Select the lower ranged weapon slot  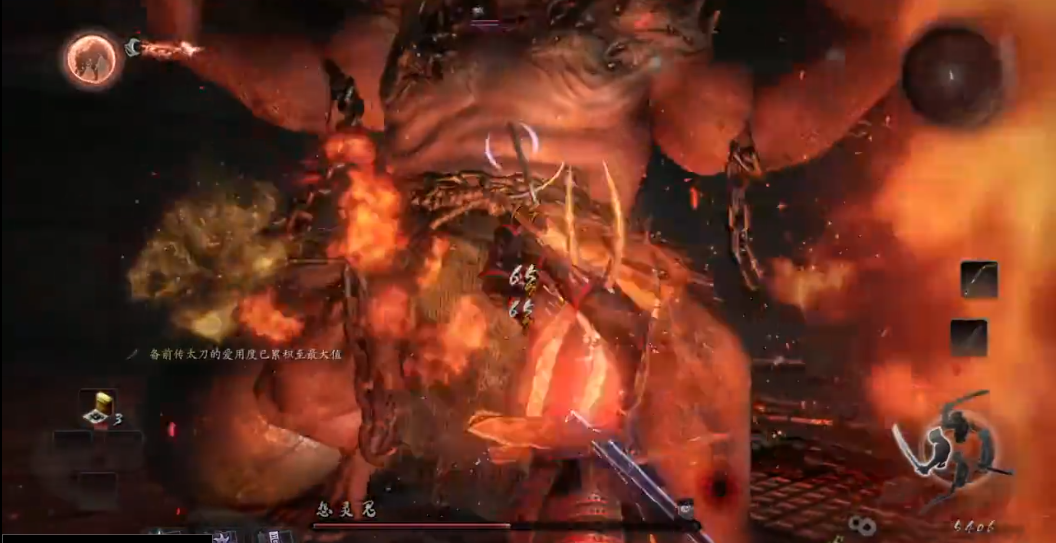click(969, 337)
